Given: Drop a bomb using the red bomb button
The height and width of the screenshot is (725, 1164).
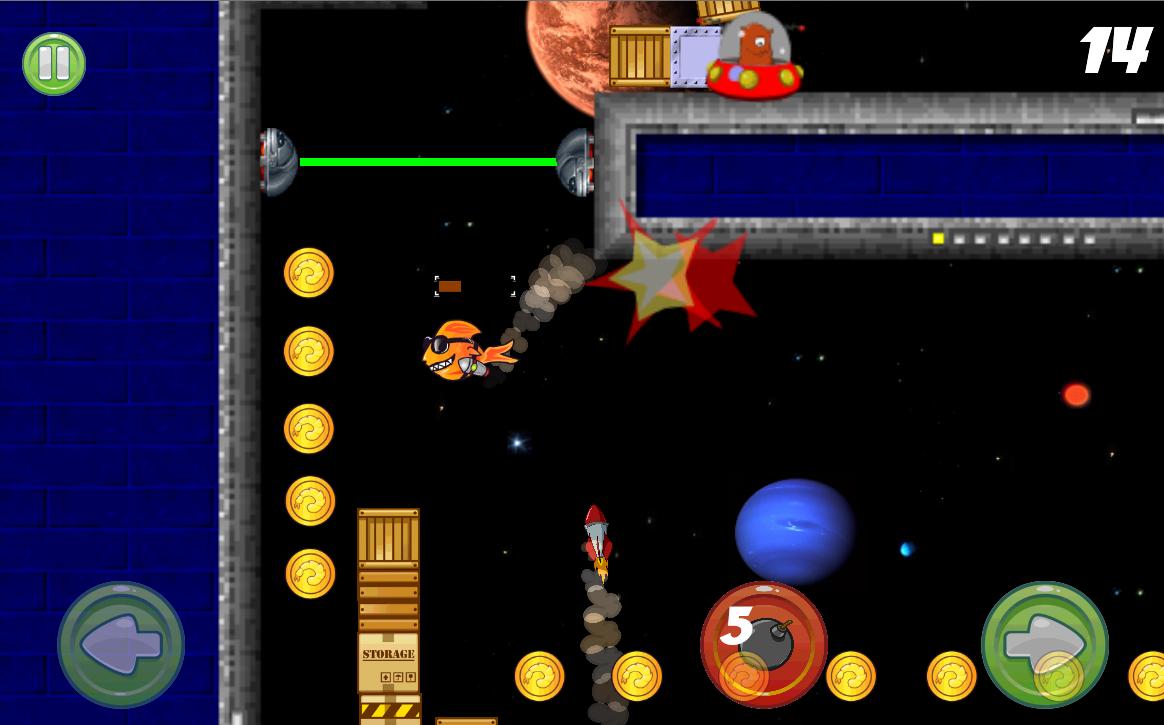Looking at the screenshot, I should (764, 645).
